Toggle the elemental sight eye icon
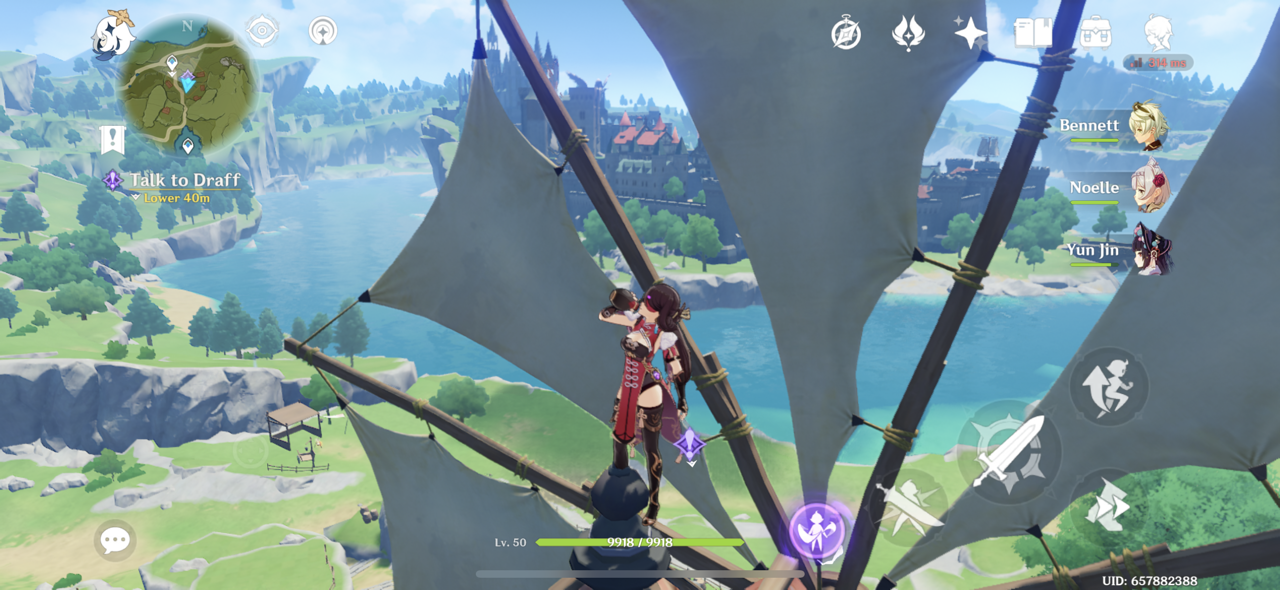The width and height of the screenshot is (1280, 590). [x=262, y=31]
